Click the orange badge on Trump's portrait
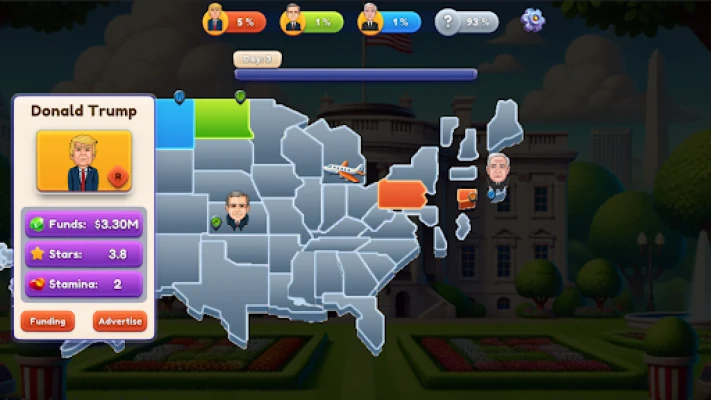Image resolution: width=711 pixels, height=400 pixels. point(118,176)
